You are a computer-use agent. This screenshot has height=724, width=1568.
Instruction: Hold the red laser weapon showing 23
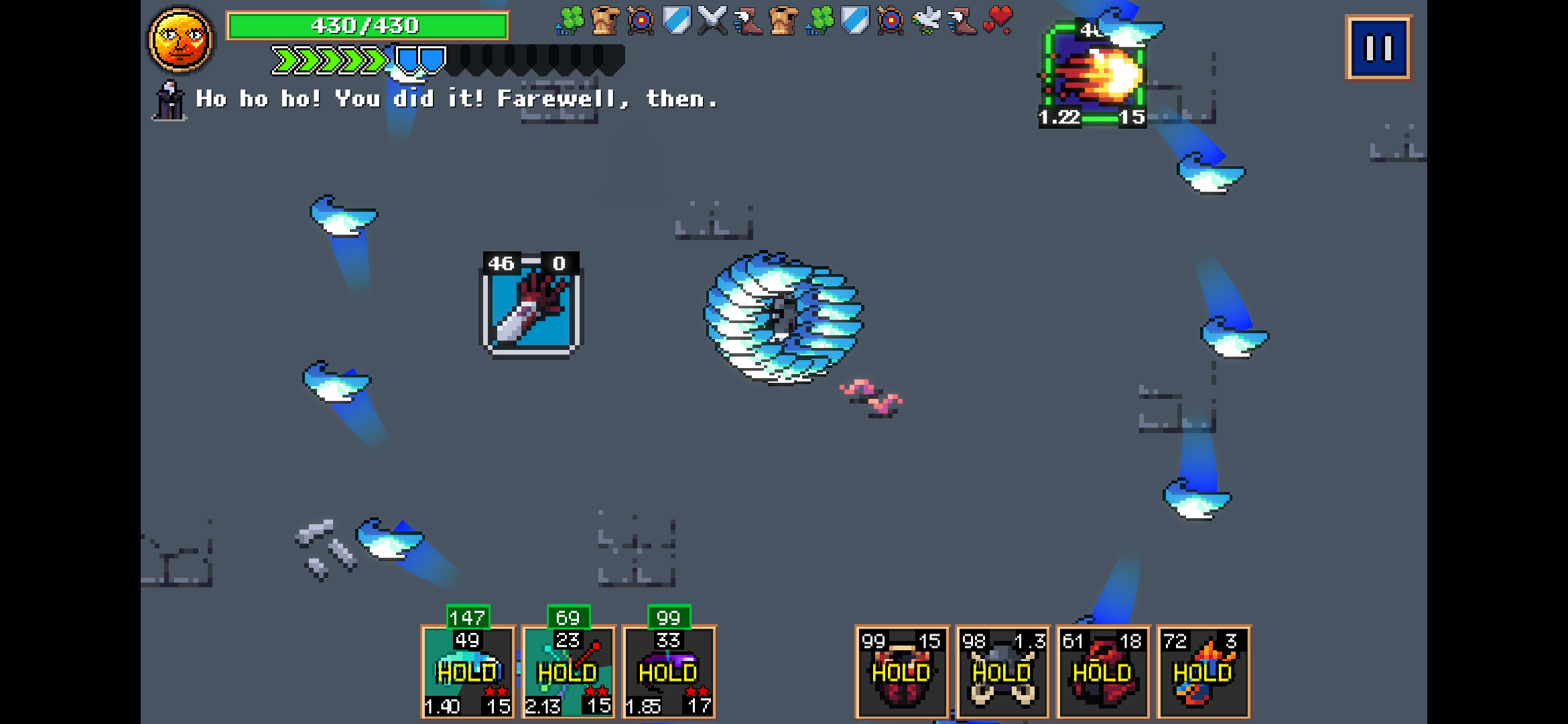[x=568, y=670]
